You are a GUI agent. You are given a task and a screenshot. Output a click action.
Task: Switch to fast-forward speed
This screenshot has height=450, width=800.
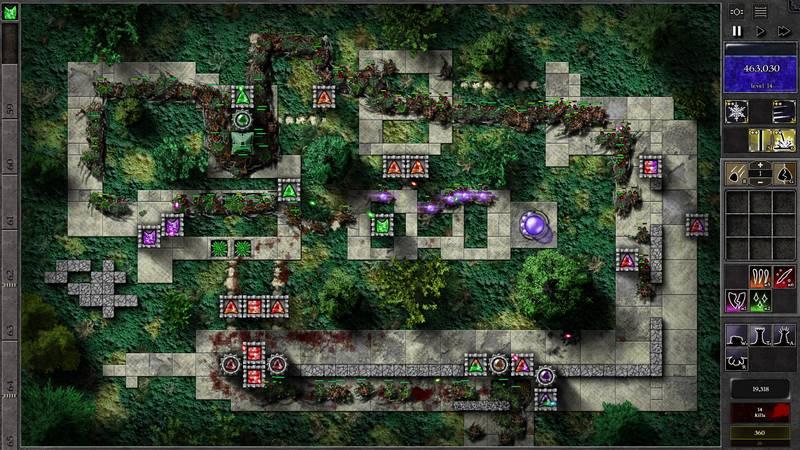[x=784, y=31]
